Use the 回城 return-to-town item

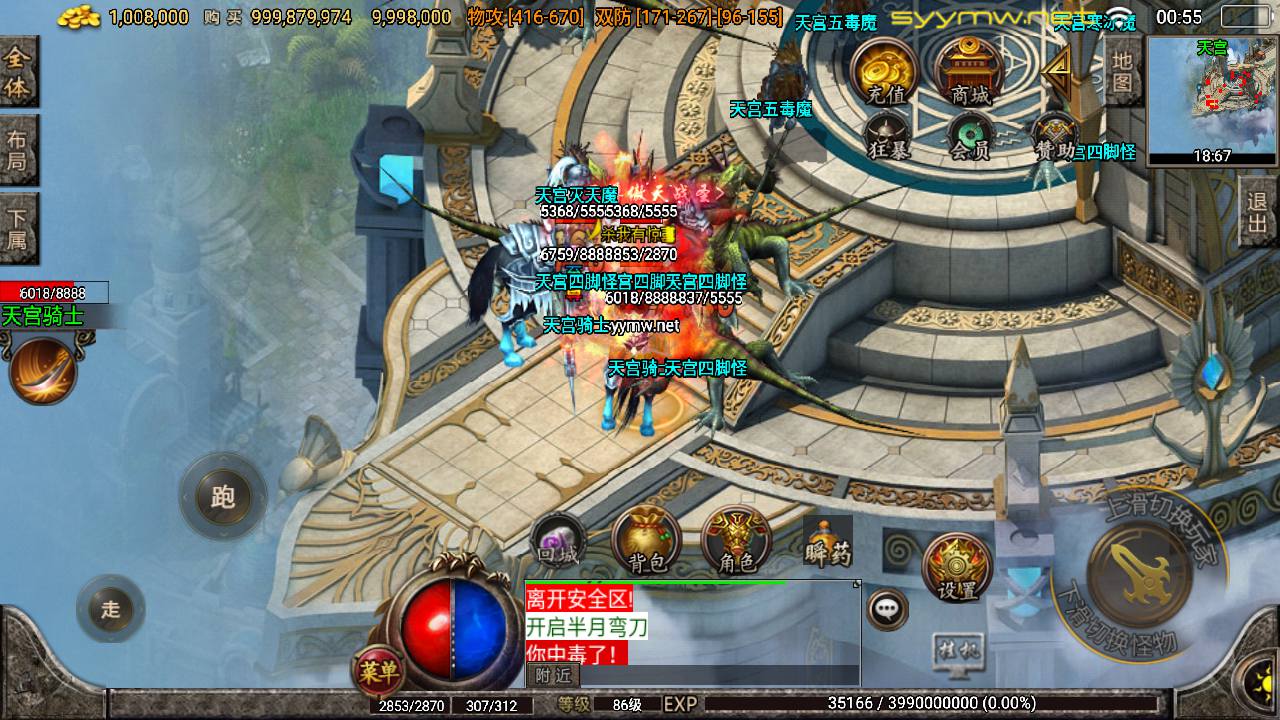[x=557, y=540]
